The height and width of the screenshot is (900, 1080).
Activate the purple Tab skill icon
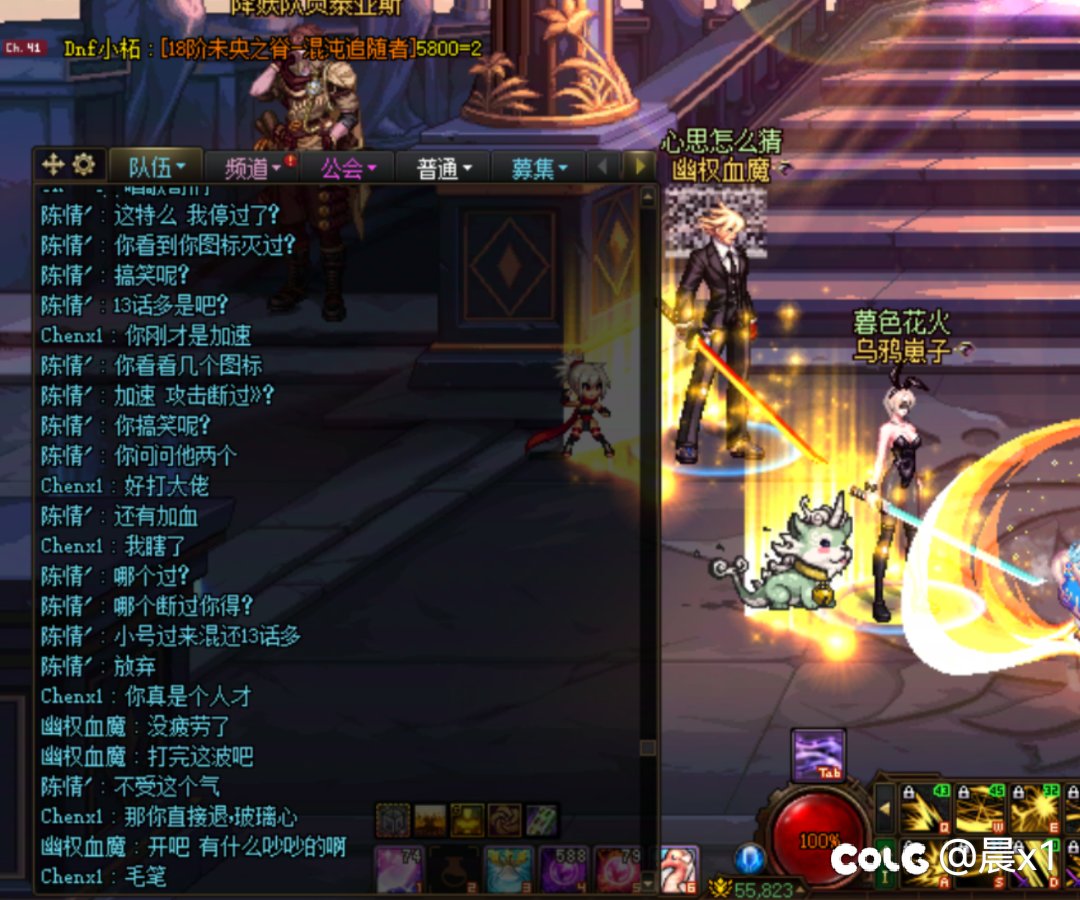[x=819, y=755]
